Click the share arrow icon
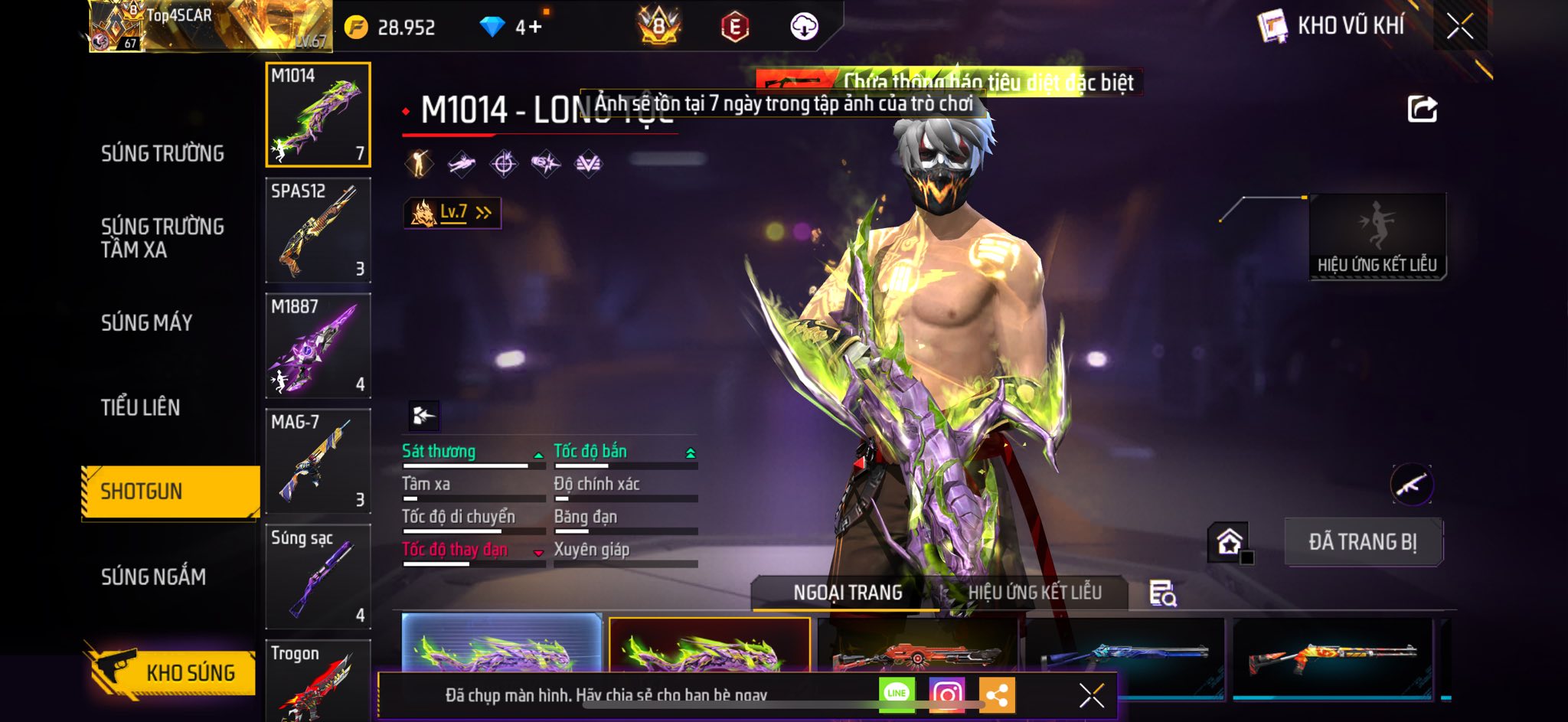The height and width of the screenshot is (722, 1568). (x=1422, y=109)
